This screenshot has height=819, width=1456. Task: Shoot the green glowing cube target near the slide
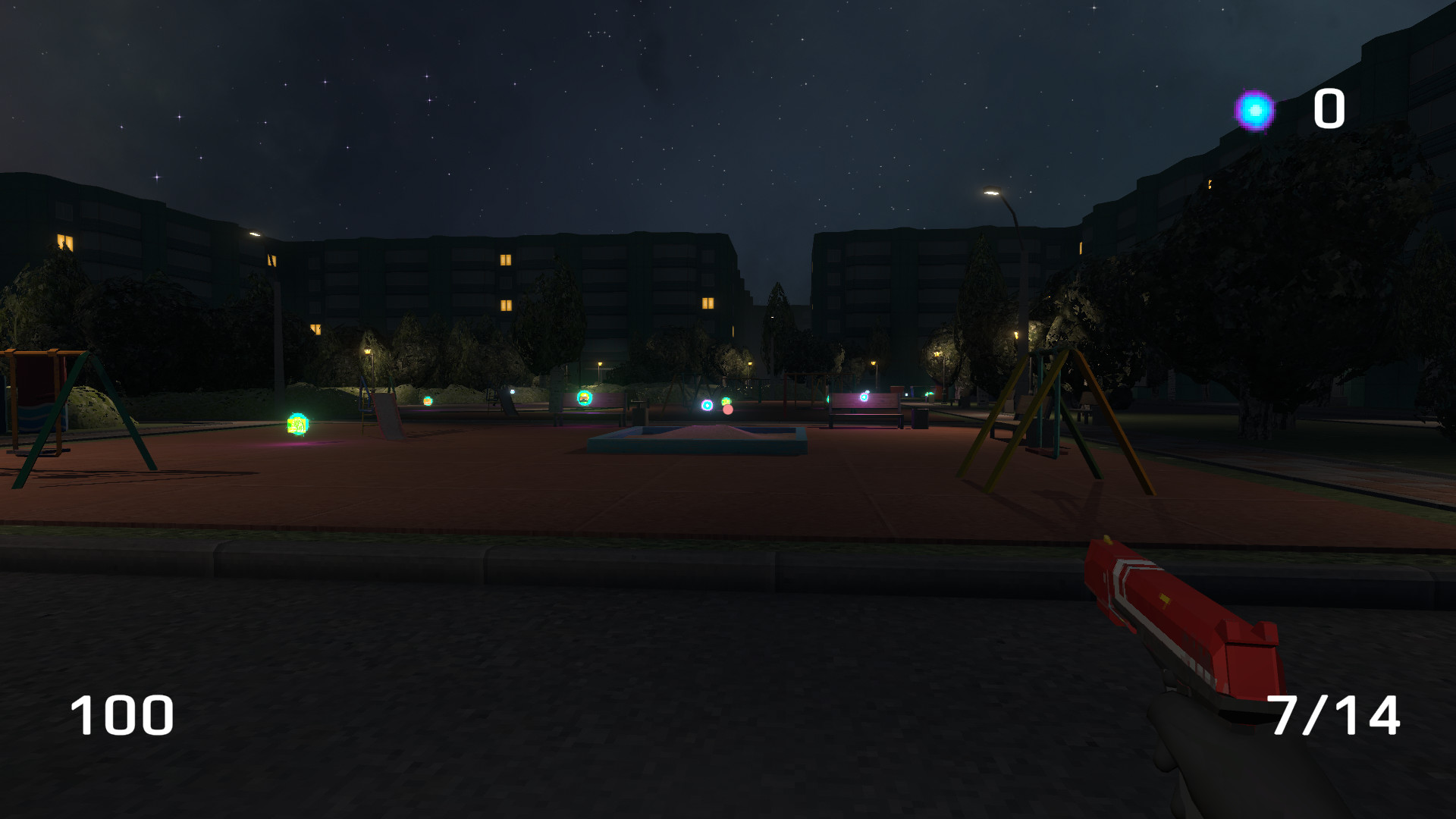point(296,425)
